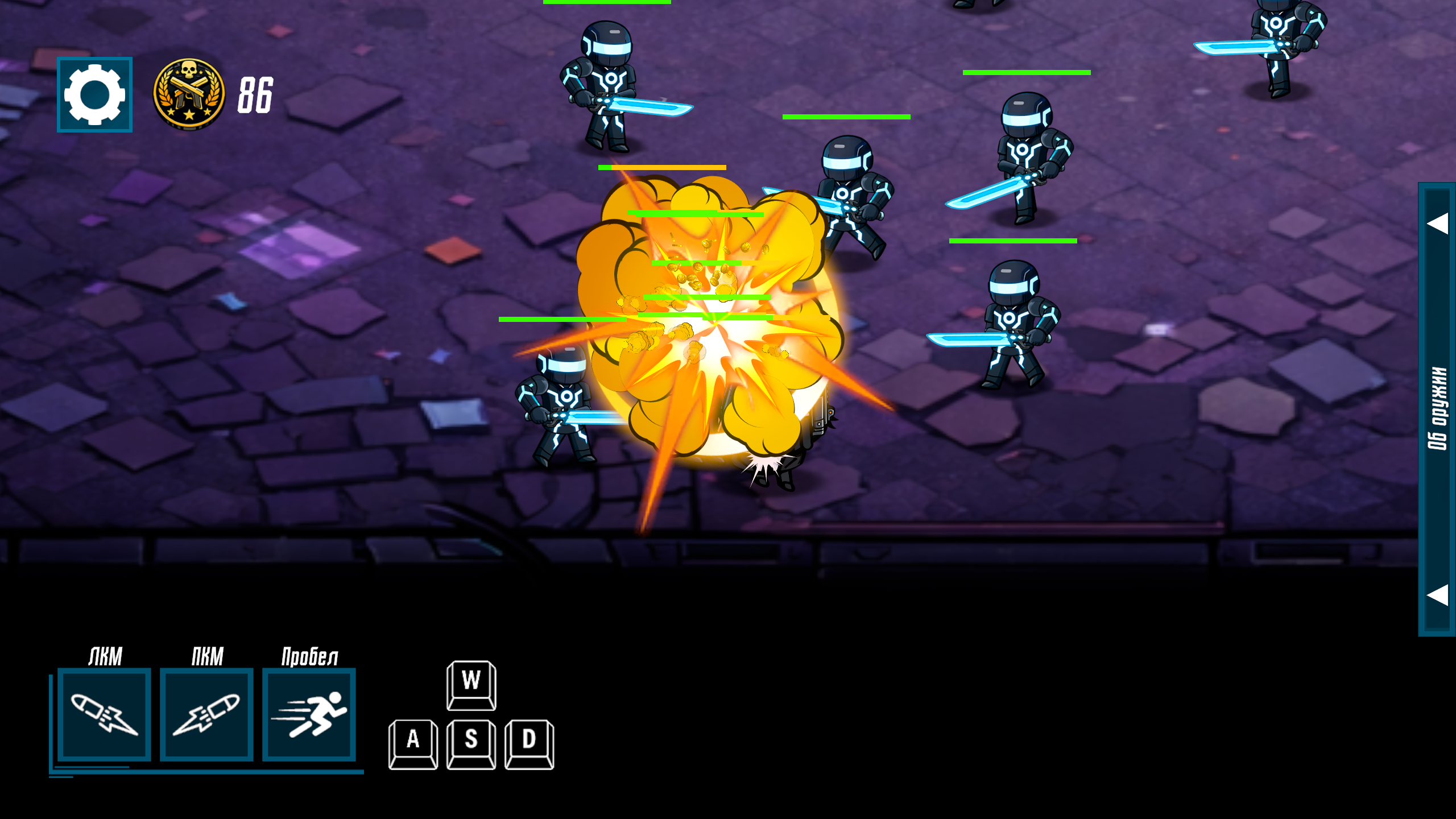Activate the ЛКМ bullet attack ability
Viewport: 1456px width, 819px height.
tap(104, 714)
